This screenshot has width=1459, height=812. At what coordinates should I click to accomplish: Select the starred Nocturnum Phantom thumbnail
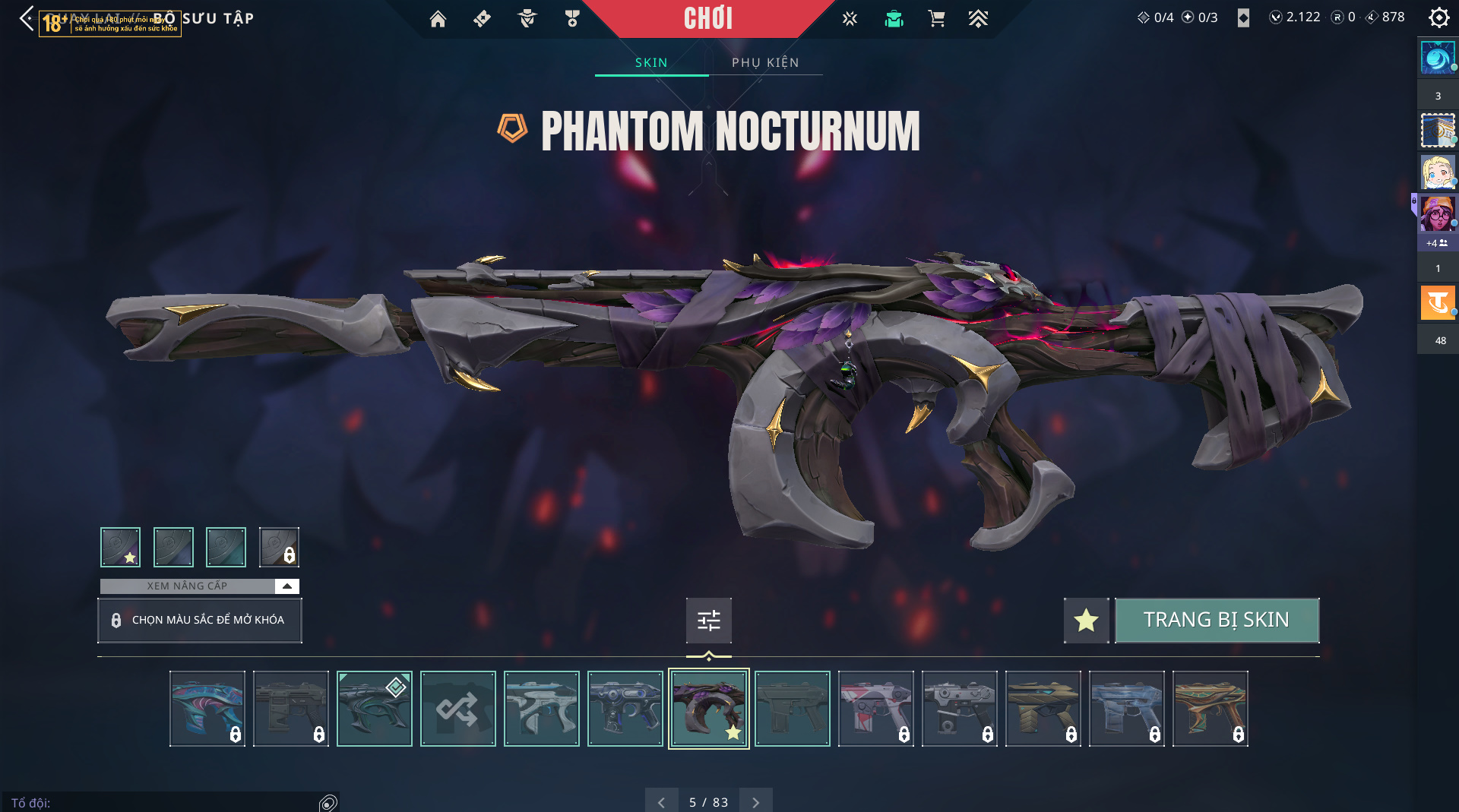[708, 709]
